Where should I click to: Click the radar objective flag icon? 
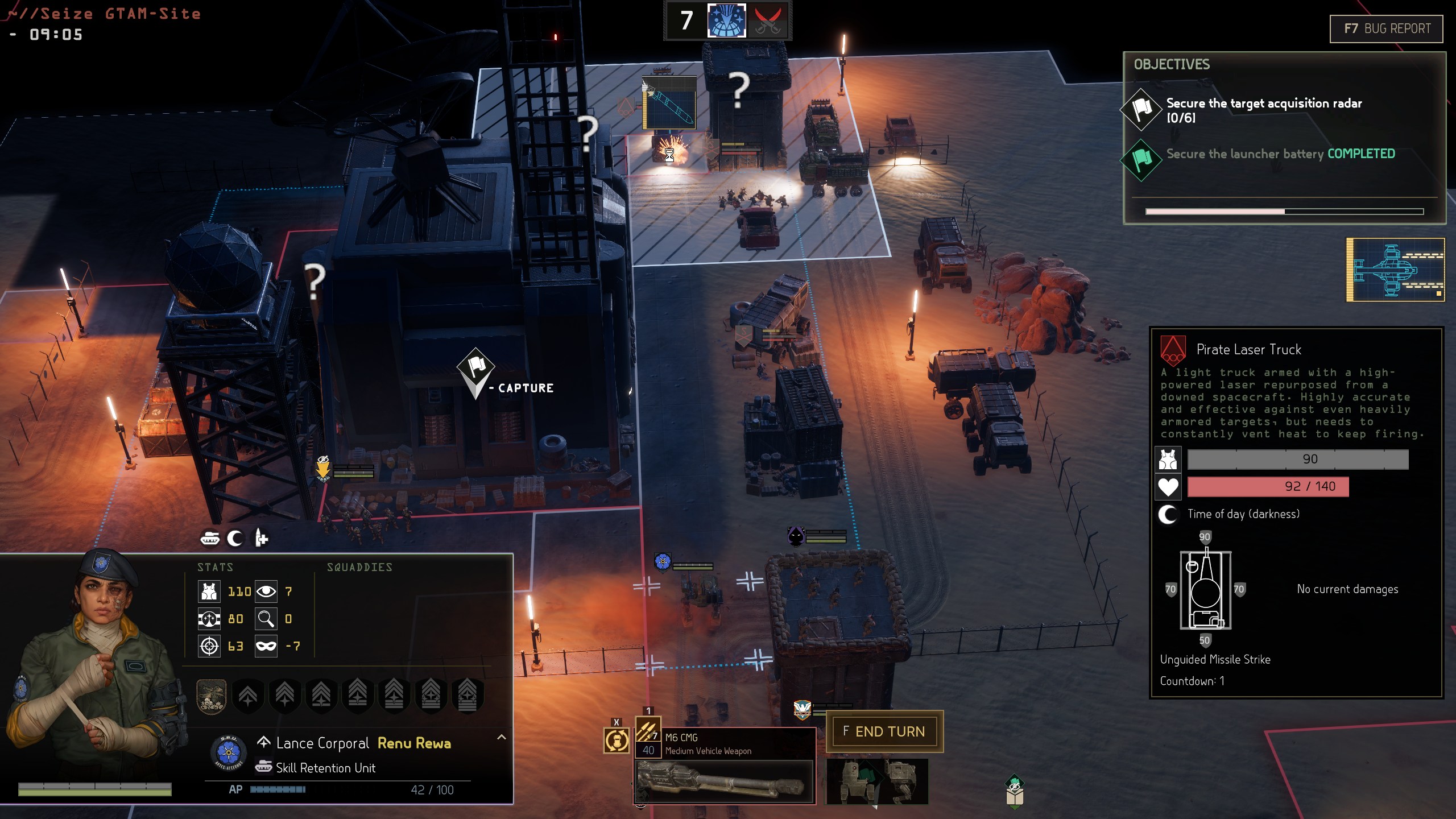click(x=1141, y=109)
